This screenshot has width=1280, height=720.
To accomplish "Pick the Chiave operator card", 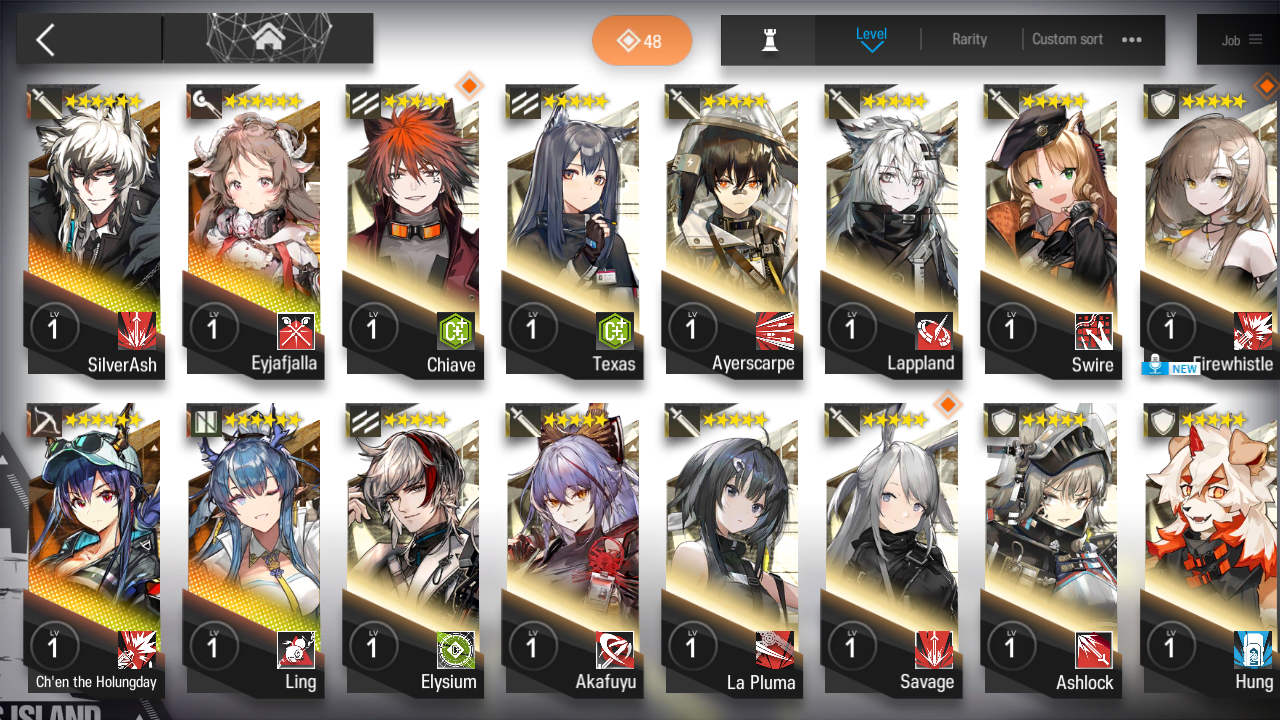I will tap(414, 230).
